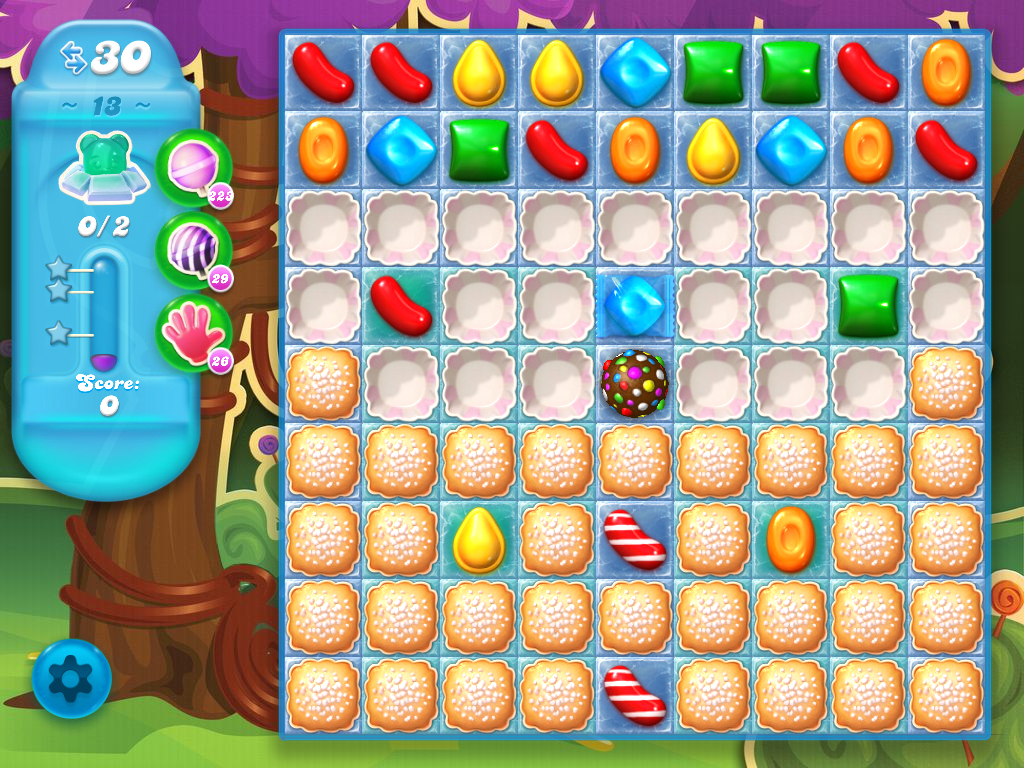
Task: Choose the only blue candy in the top row
Action: (634, 72)
